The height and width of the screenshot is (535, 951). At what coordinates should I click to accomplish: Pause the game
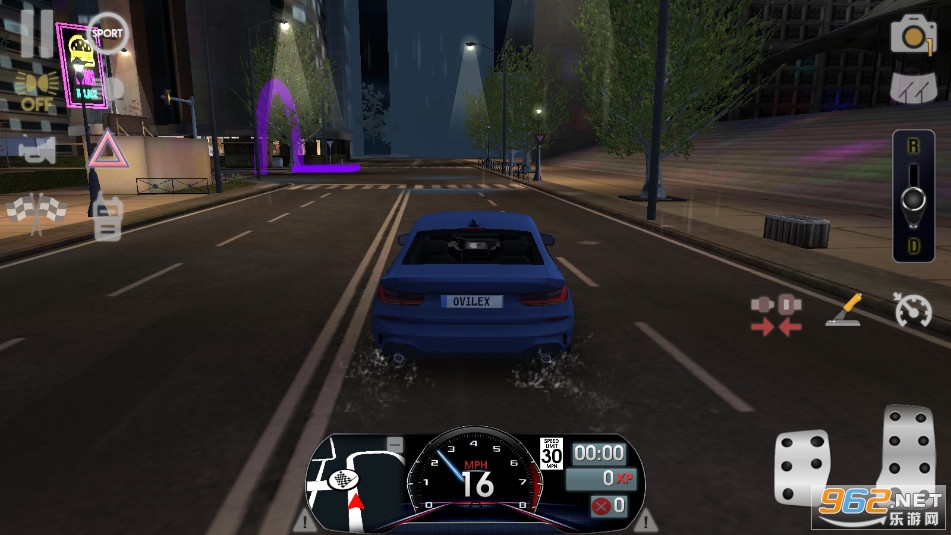(x=37, y=32)
